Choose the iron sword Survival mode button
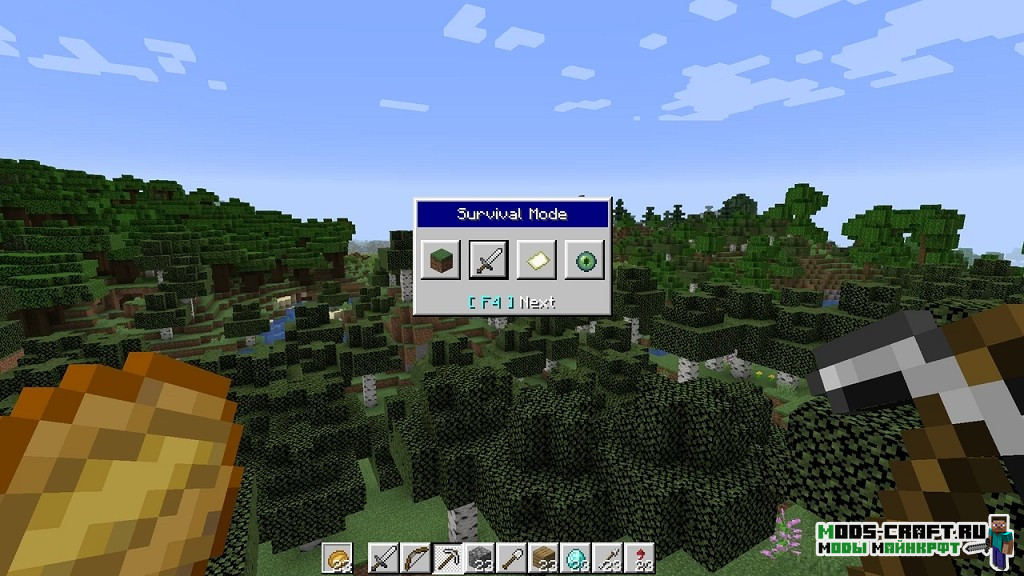1024x576 pixels. point(489,260)
